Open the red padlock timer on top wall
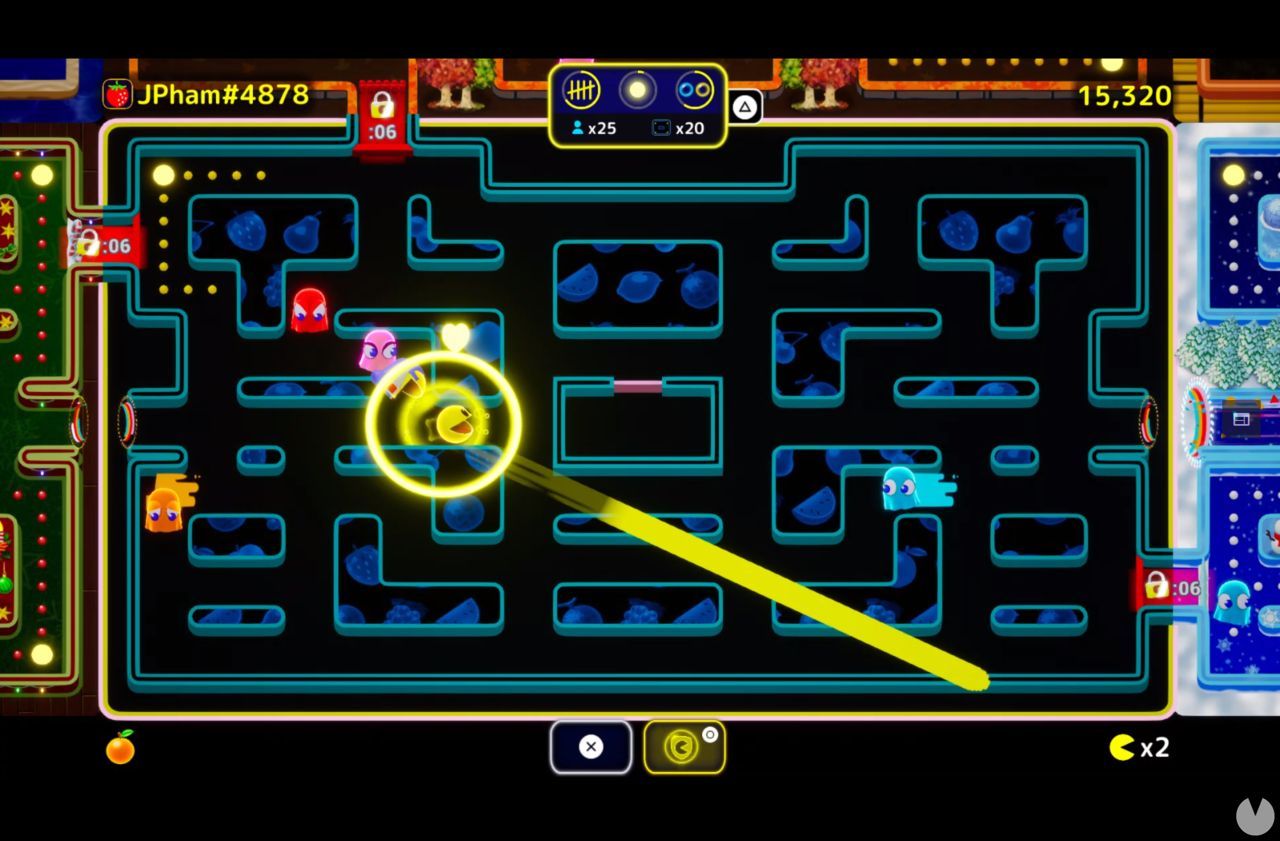 coord(385,111)
